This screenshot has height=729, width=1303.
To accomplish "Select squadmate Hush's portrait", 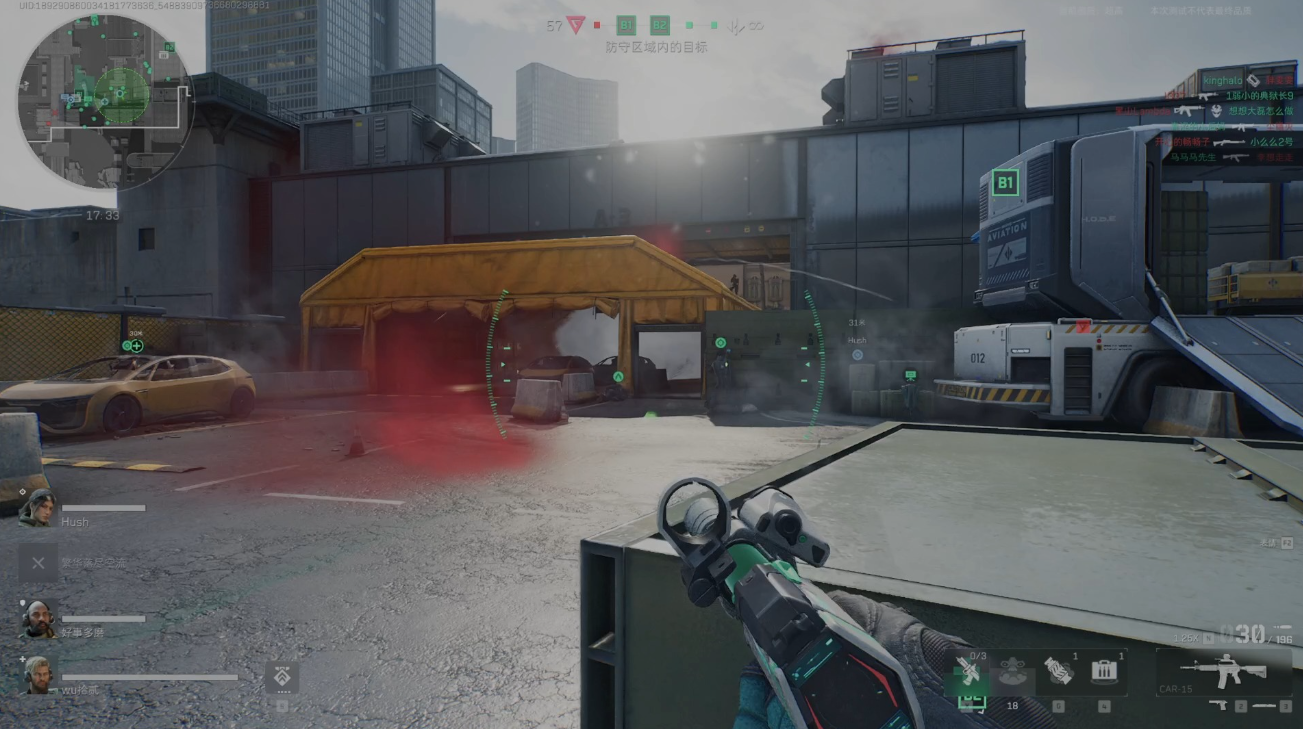I will click(x=38, y=507).
